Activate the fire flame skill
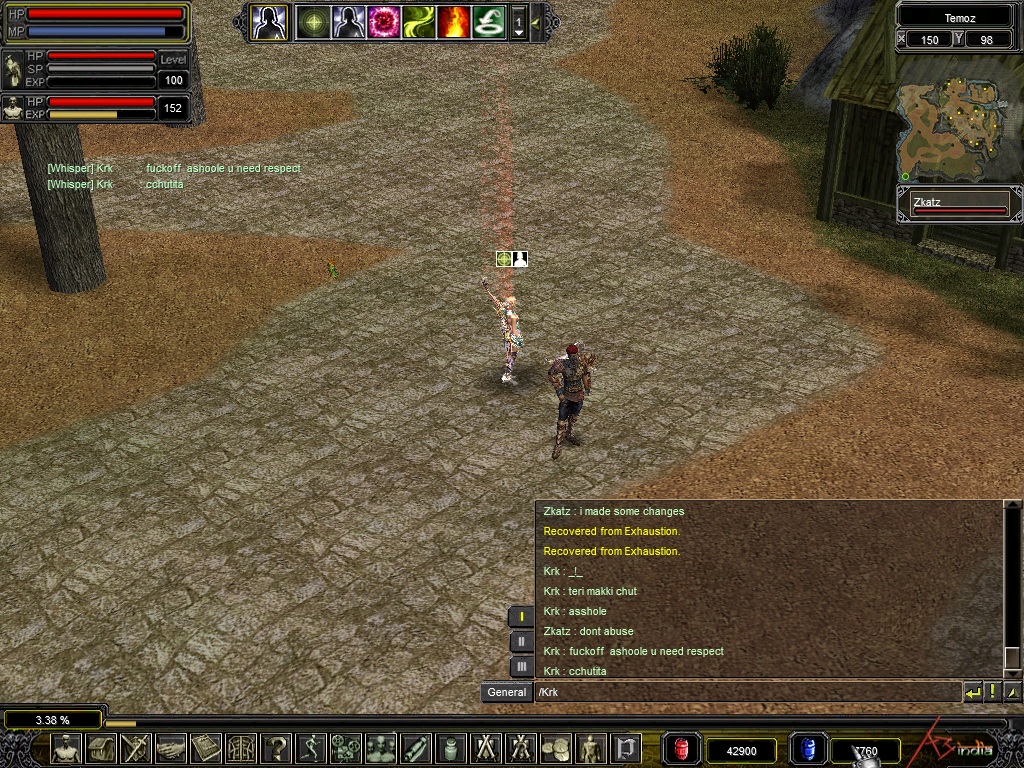 tap(454, 22)
